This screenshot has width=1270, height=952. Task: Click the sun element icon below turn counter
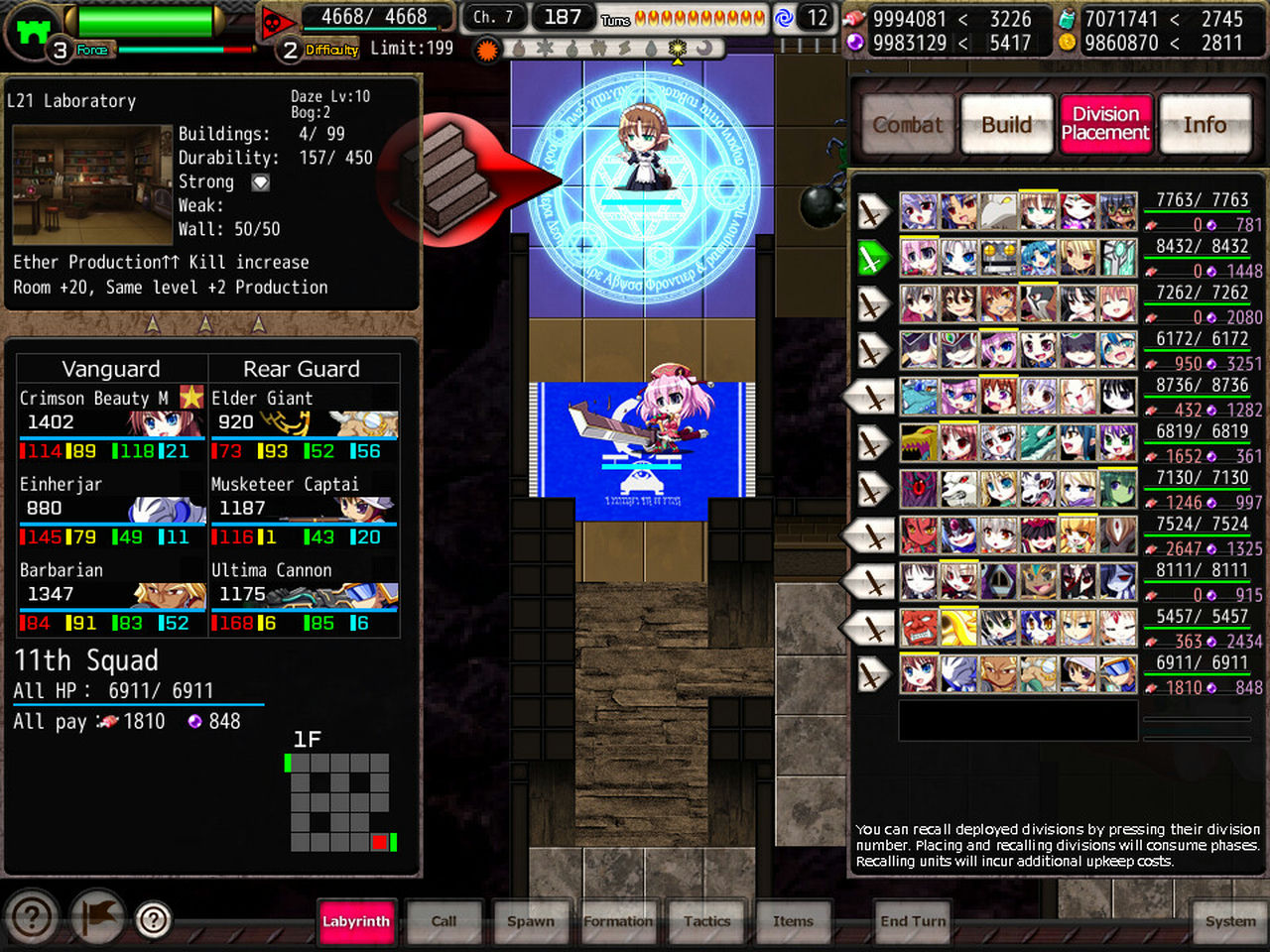(678, 48)
